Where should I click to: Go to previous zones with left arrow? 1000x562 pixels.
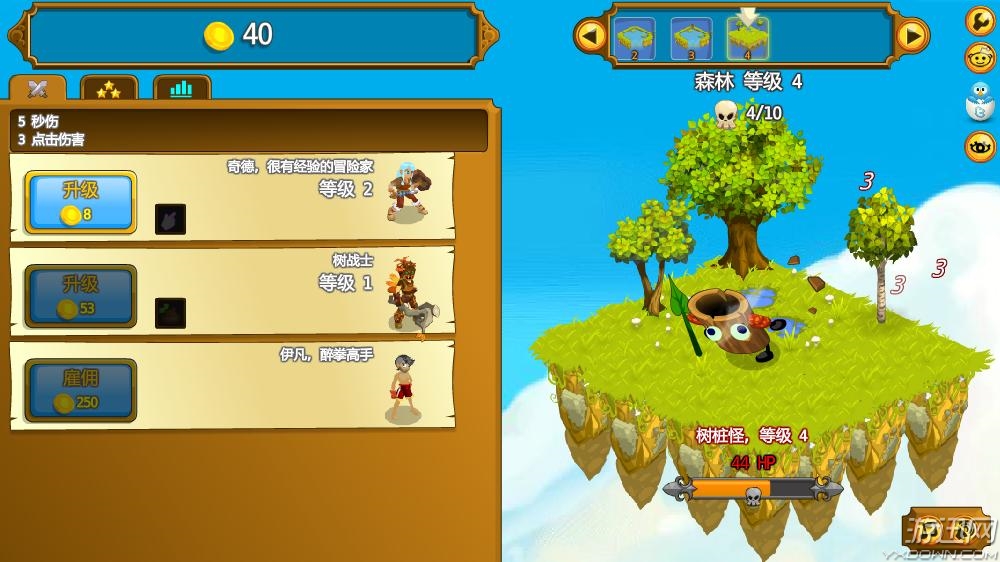pyautogui.click(x=591, y=37)
